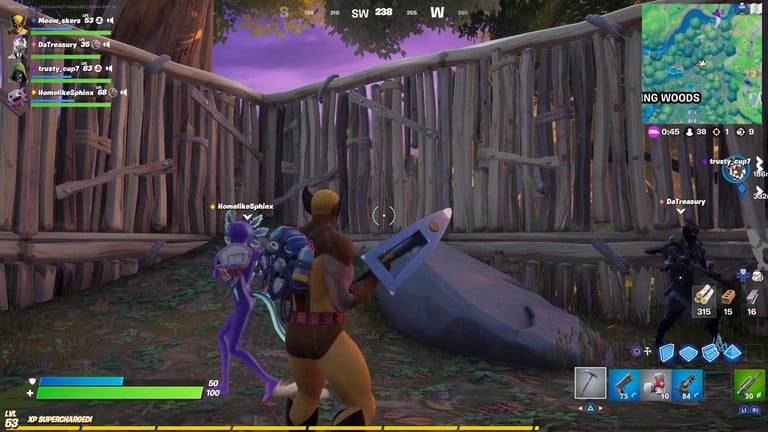768x432 pixels.
Task: Click the trusty_cup7 teammate marker
Action: click(735, 172)
